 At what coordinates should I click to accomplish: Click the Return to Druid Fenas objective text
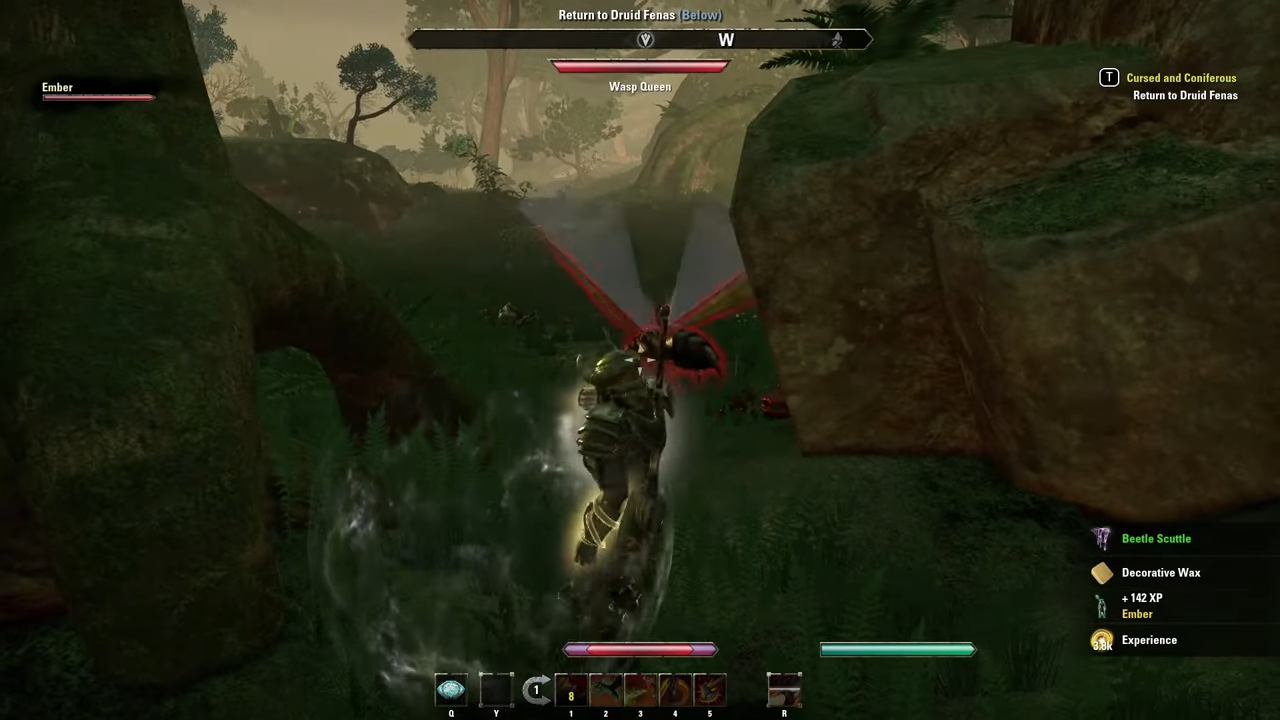(x=1185, y=95)
